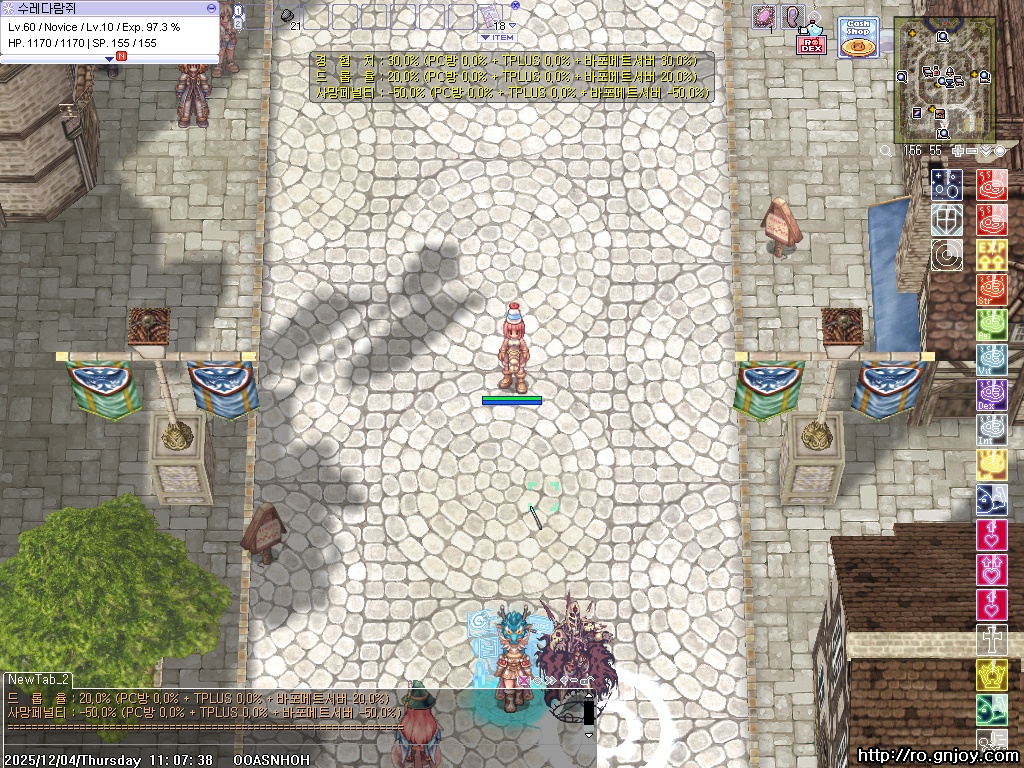This screenshot has width=1024, height=768.
Task: Click the pink gem item icon
Action: coord(765,17)
